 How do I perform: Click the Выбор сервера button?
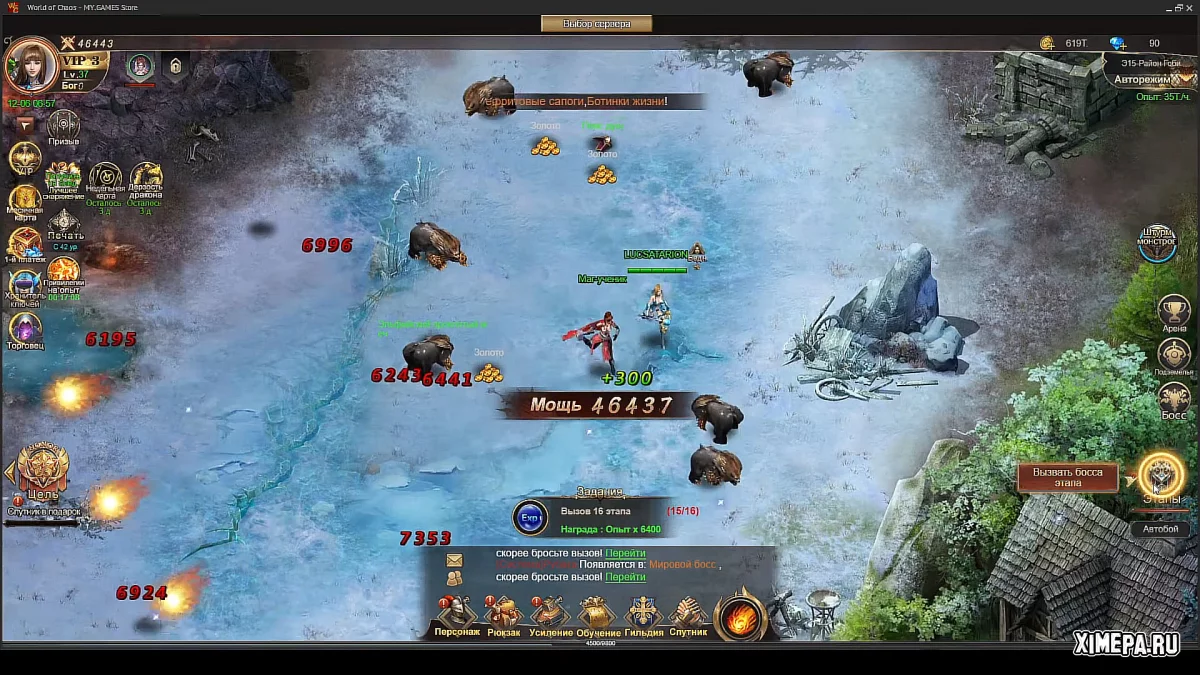point(597,23)
